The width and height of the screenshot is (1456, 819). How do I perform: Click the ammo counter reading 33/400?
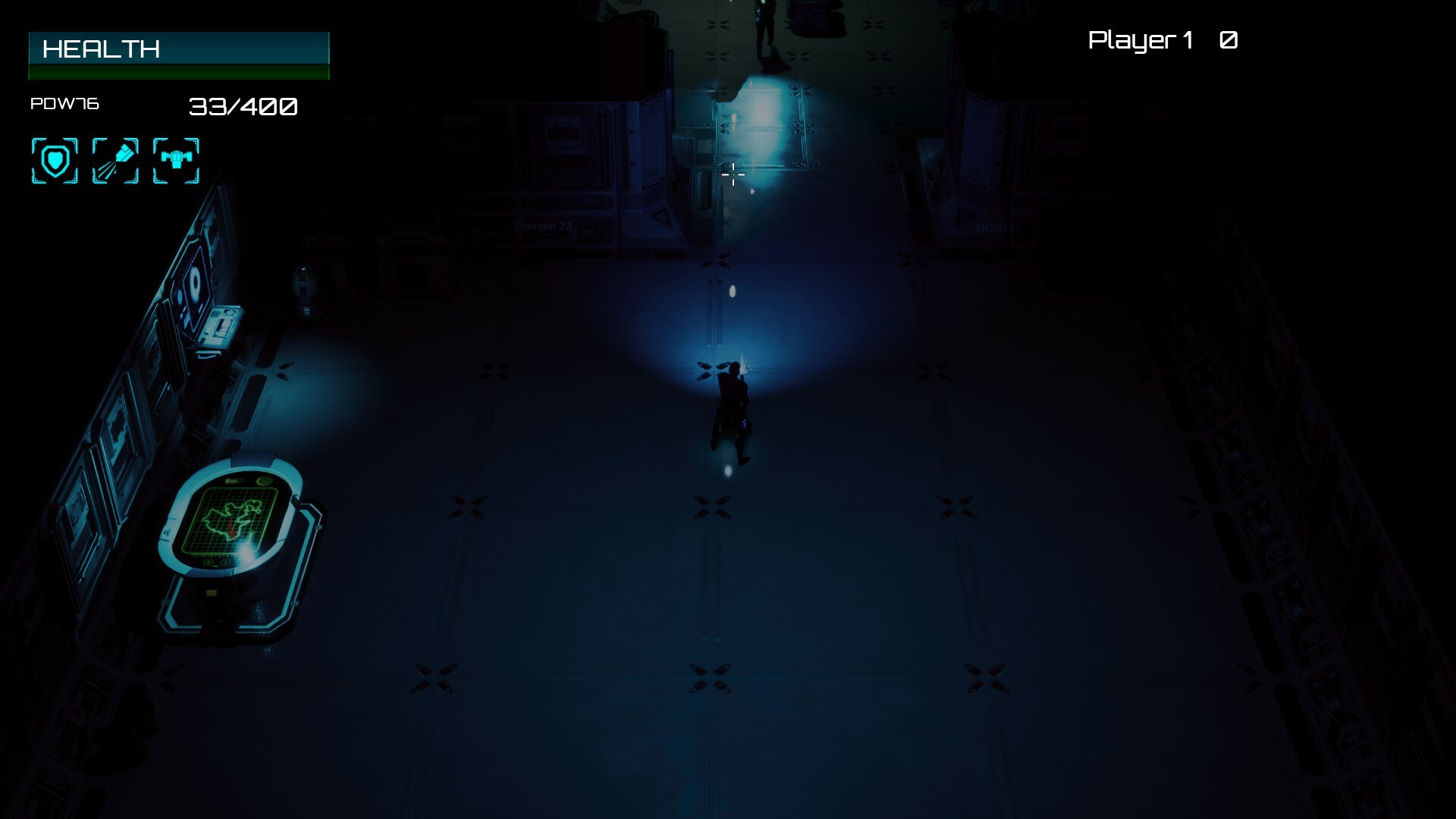pos(243,107)
